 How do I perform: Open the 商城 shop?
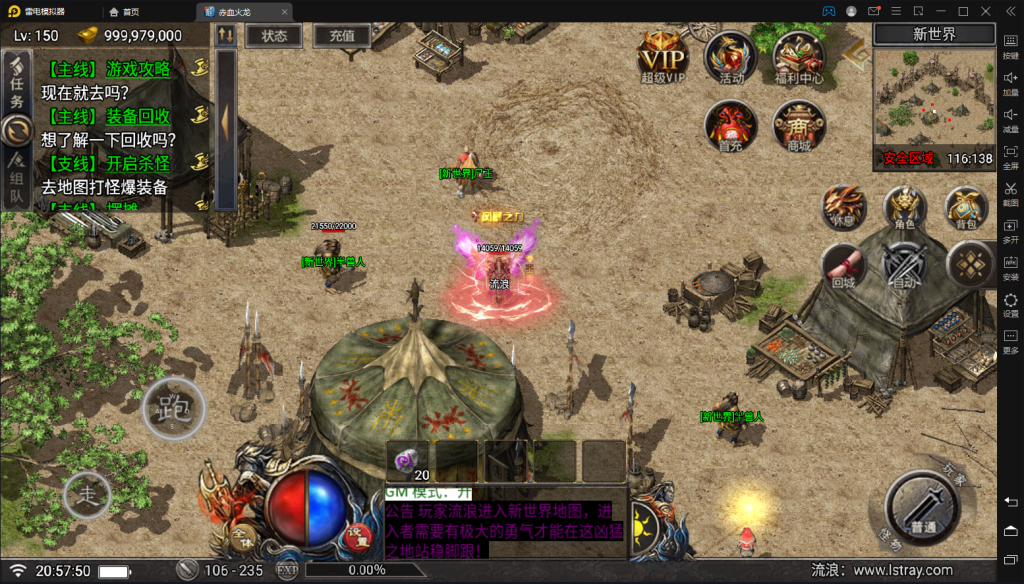798,126
